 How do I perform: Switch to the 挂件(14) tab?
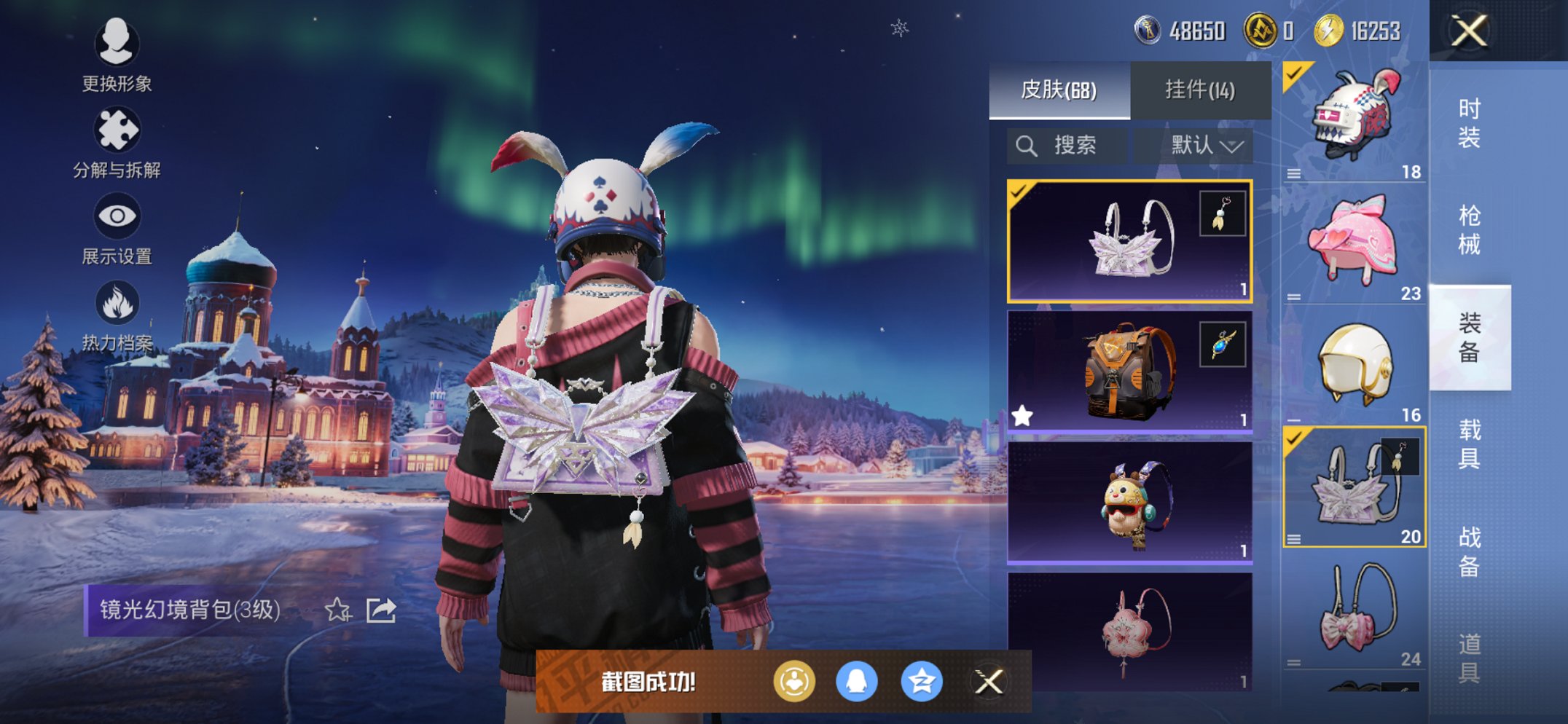[x=1200, y=89]
